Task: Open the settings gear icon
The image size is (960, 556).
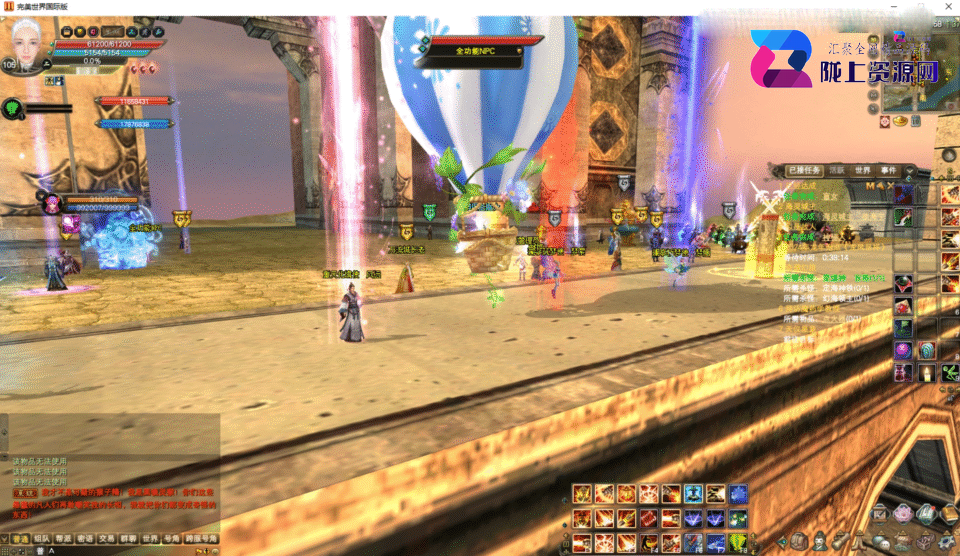Action: pos(947,541)
